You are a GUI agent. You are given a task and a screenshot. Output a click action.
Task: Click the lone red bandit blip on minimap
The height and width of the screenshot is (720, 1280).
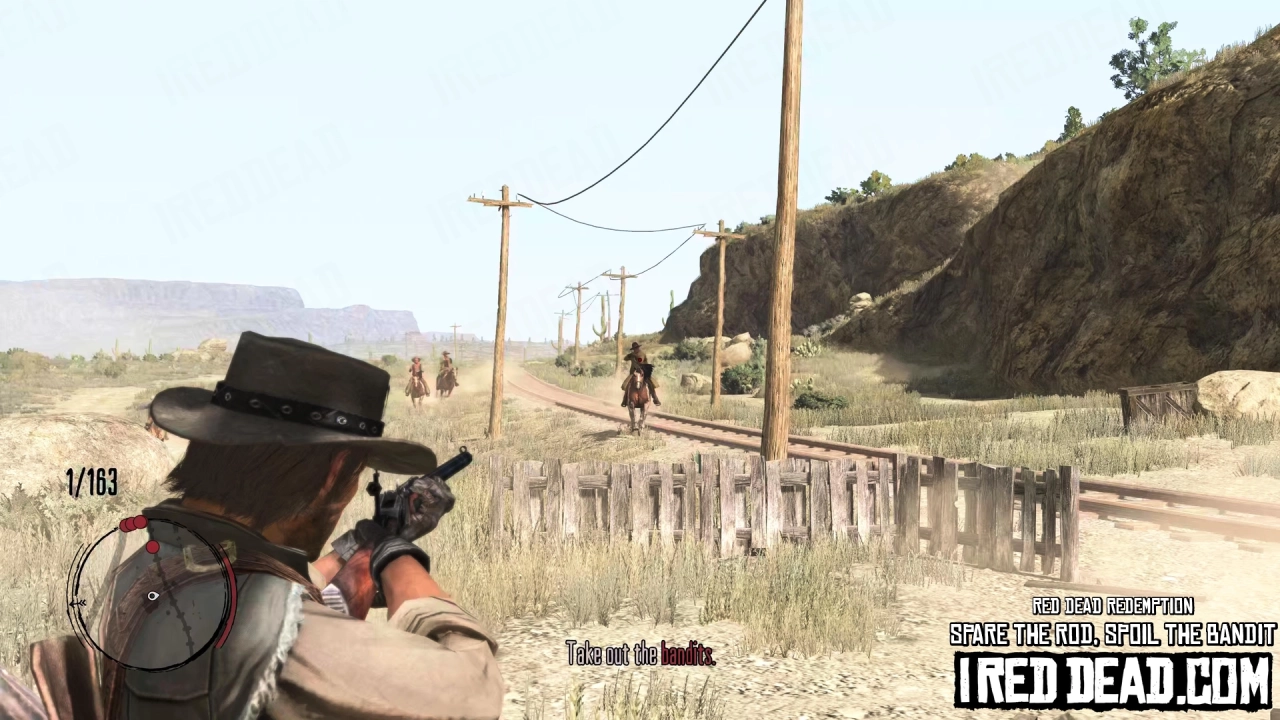click(153, 547)
